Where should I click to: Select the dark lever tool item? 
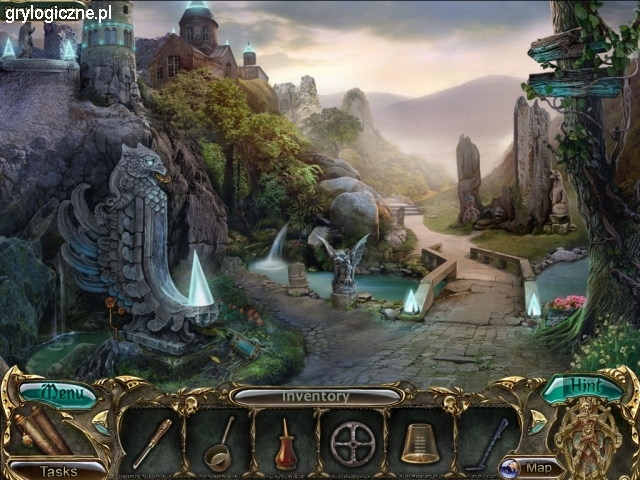(487, 442)
